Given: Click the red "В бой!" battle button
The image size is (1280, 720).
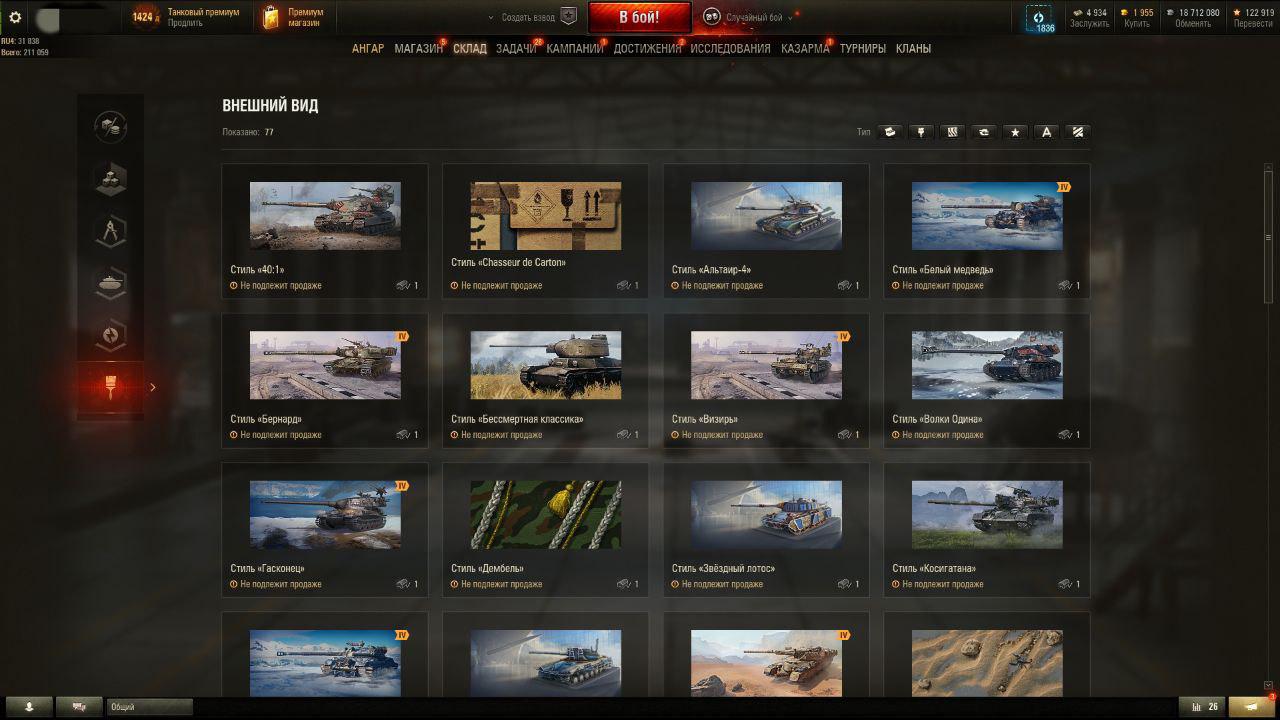Looking at the screenshot, I should pyautogui.click(x=639, y=17).
